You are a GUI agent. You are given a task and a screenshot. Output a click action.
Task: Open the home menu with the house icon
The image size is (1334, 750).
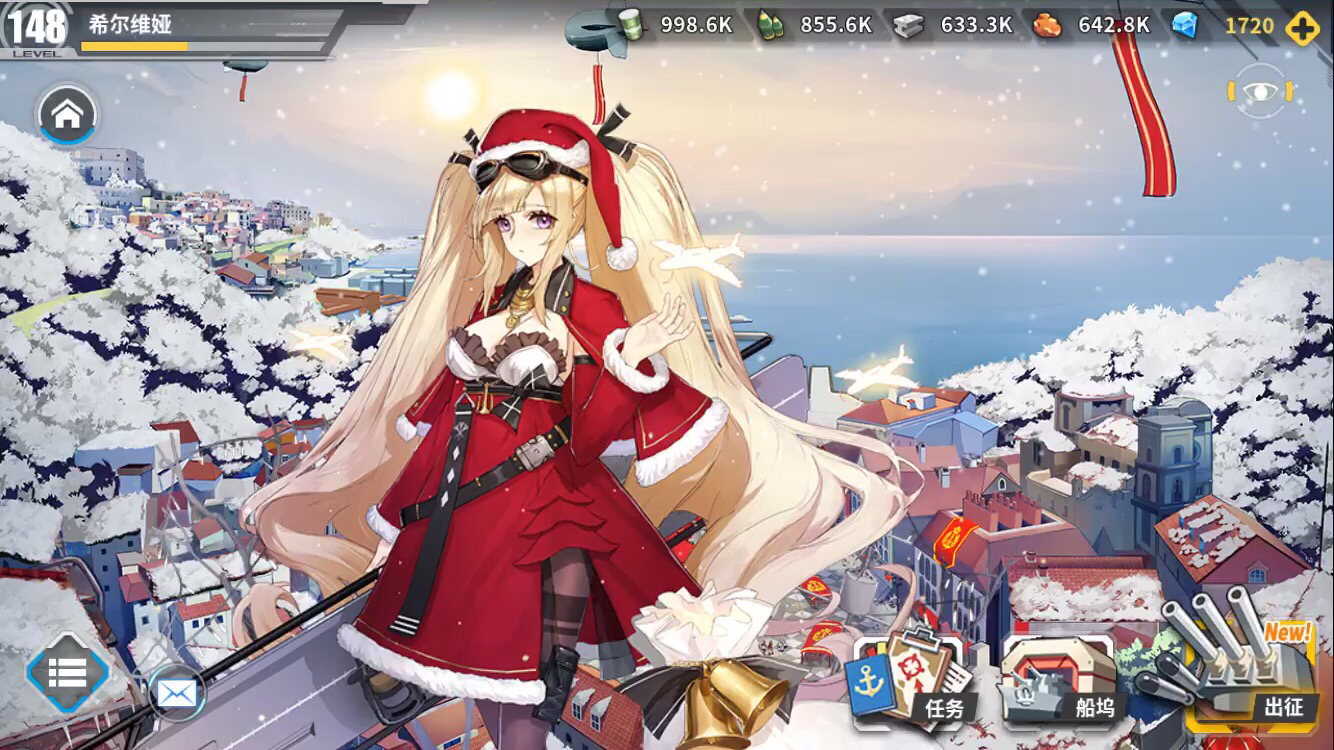pos(66,114)
